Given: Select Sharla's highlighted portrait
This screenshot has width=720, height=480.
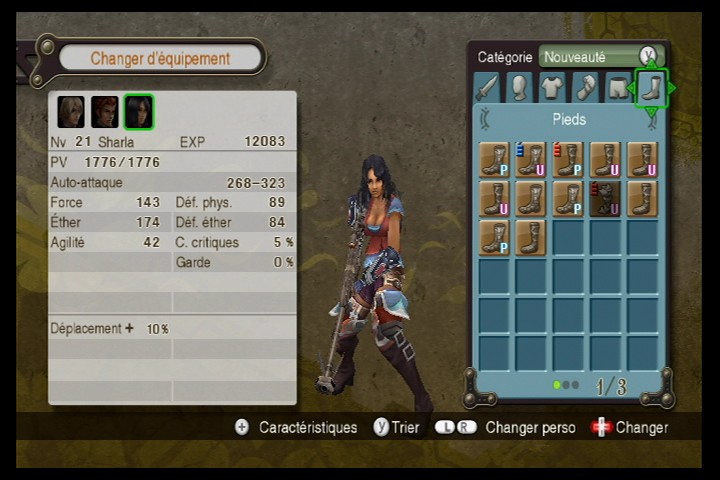Looking at the screenshot, I should click(x=139, y=111).
